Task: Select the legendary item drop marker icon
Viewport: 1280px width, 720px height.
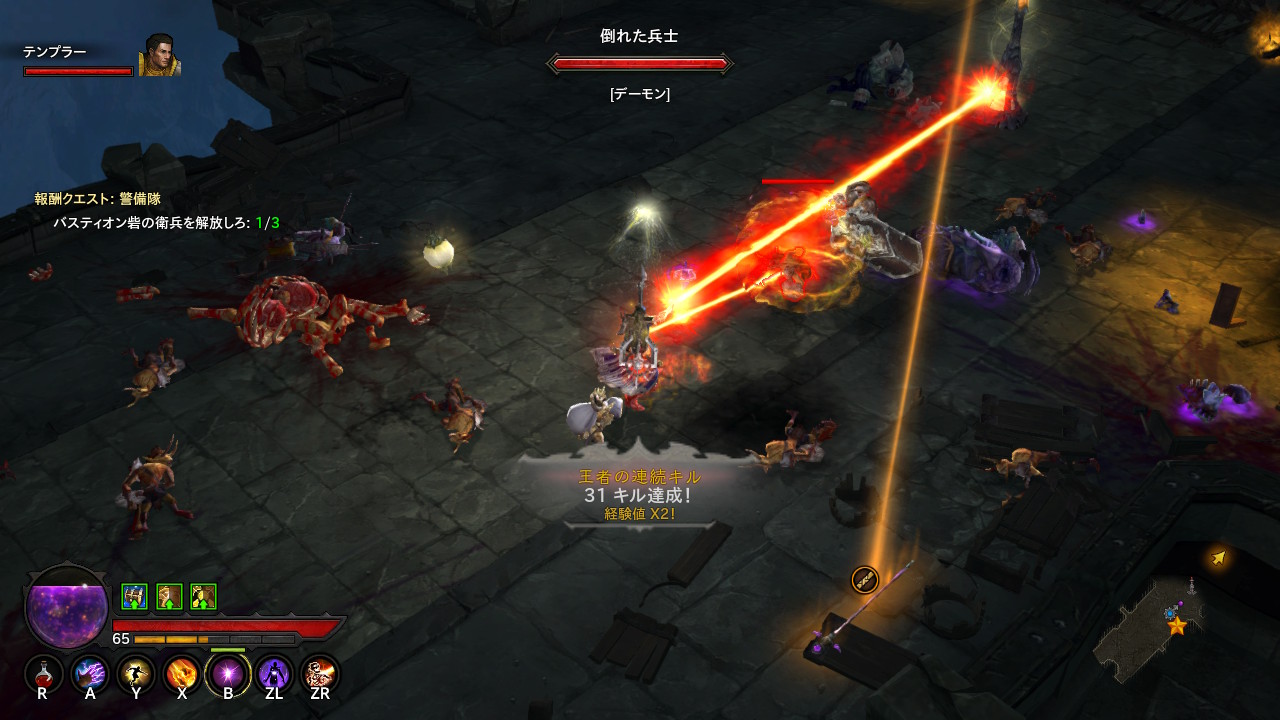Action: tap(864, 579)
